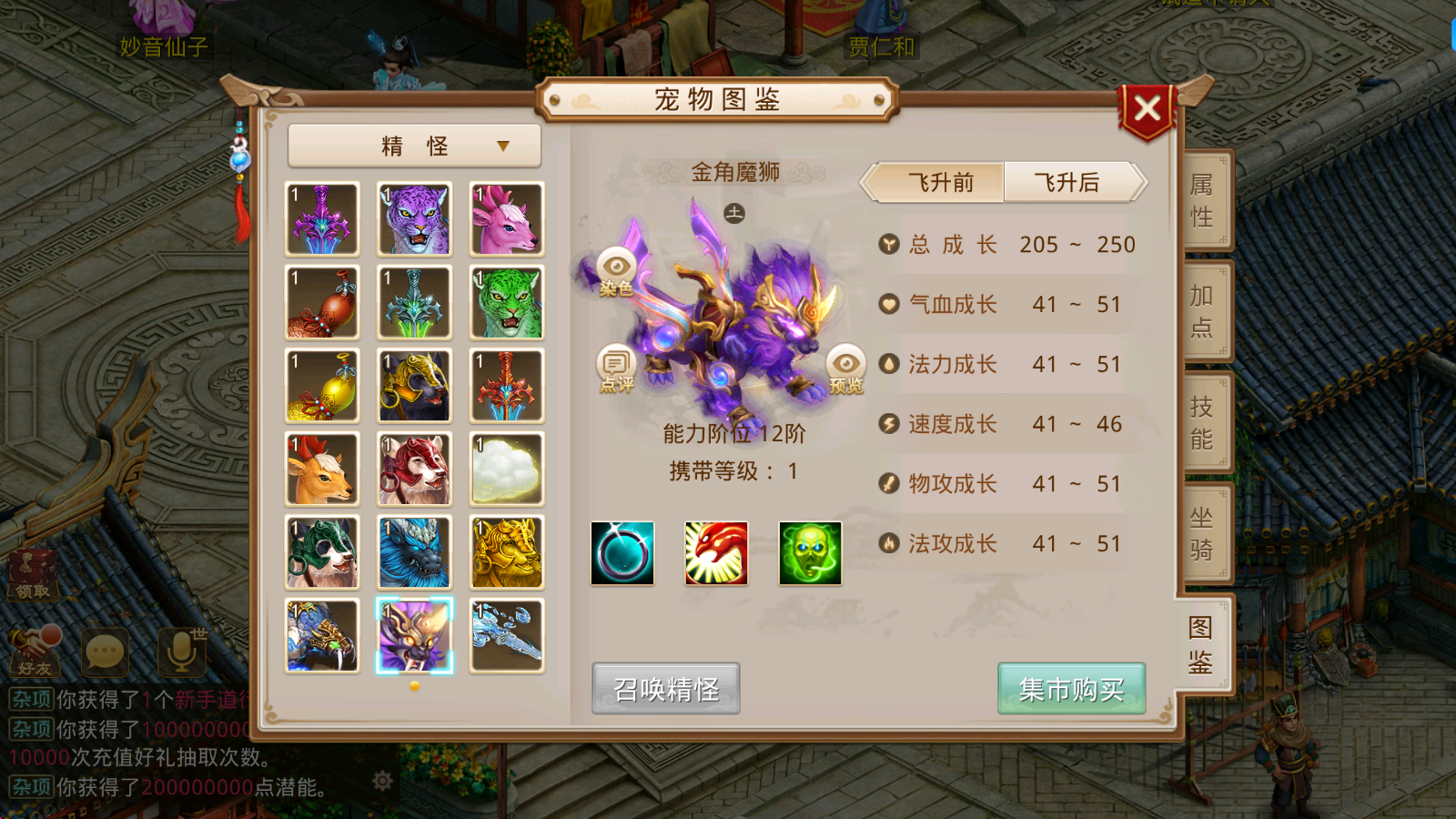Select the first blue ring skill icon

pos(622,554)
